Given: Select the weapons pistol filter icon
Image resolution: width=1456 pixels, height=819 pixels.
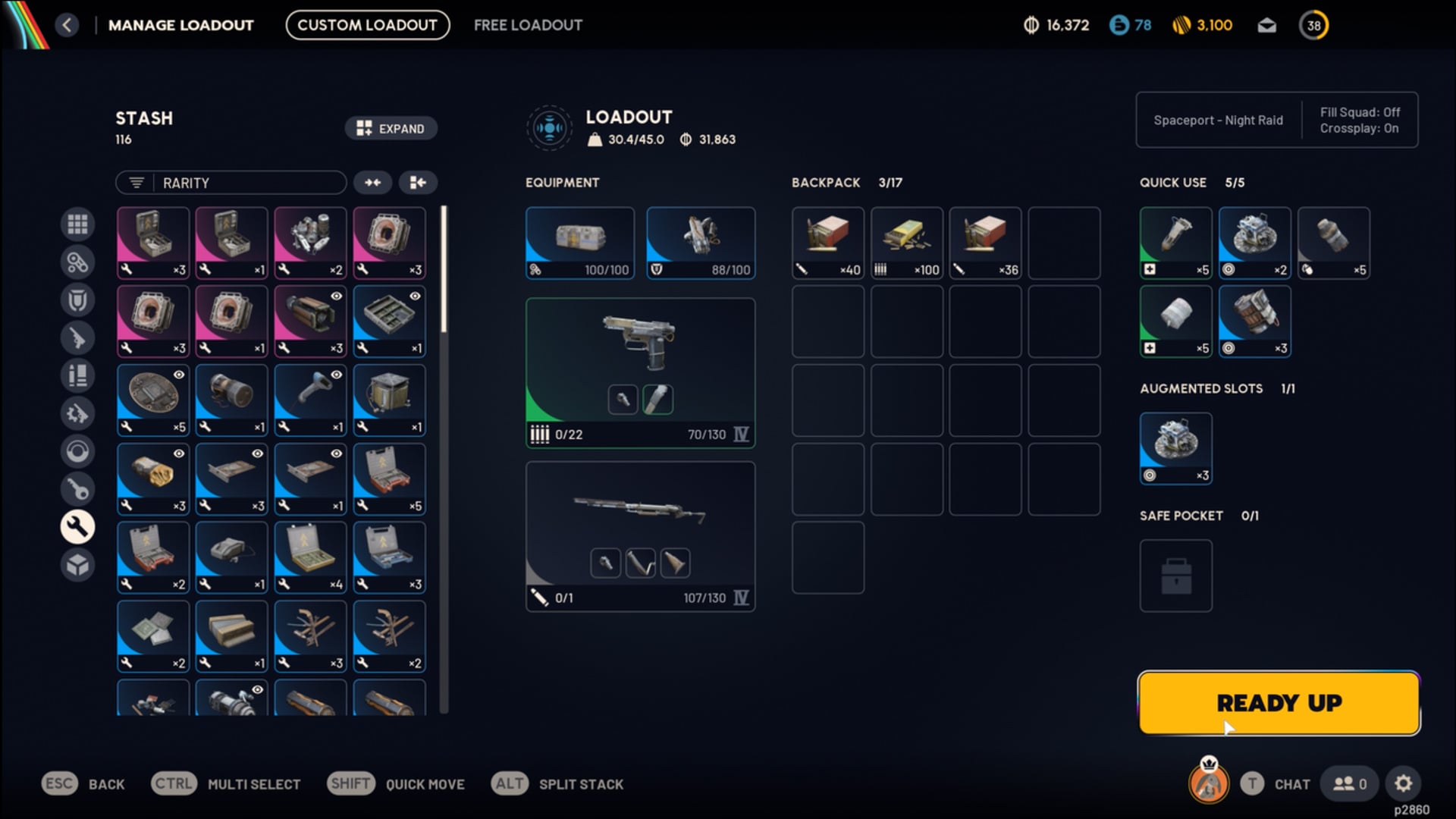Looking at the screenshot, I should pyautogui.click(x=78, y=337).
